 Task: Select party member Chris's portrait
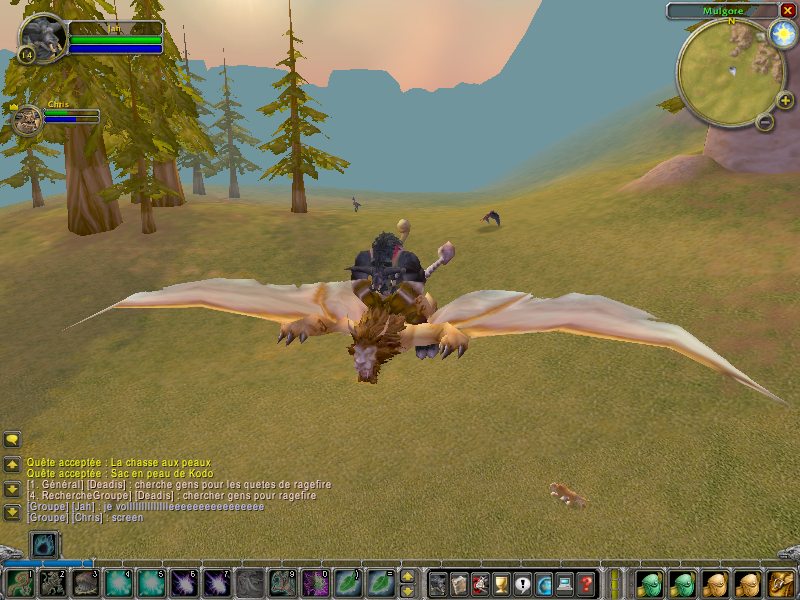27,120
